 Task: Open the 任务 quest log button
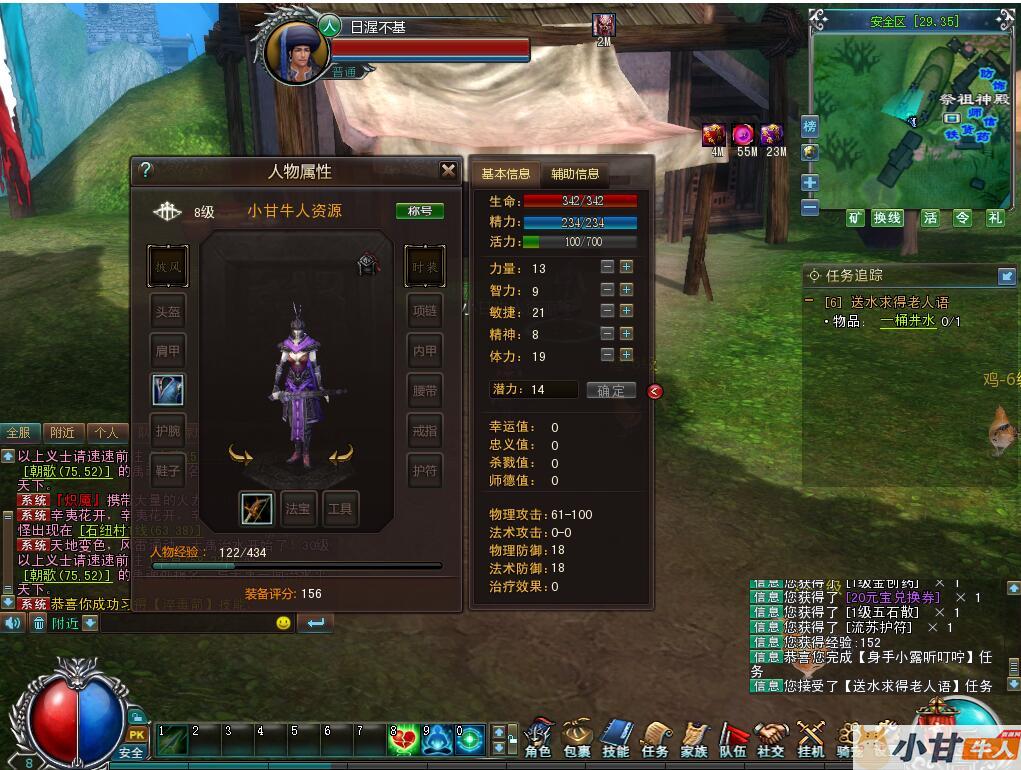[654, 738]
